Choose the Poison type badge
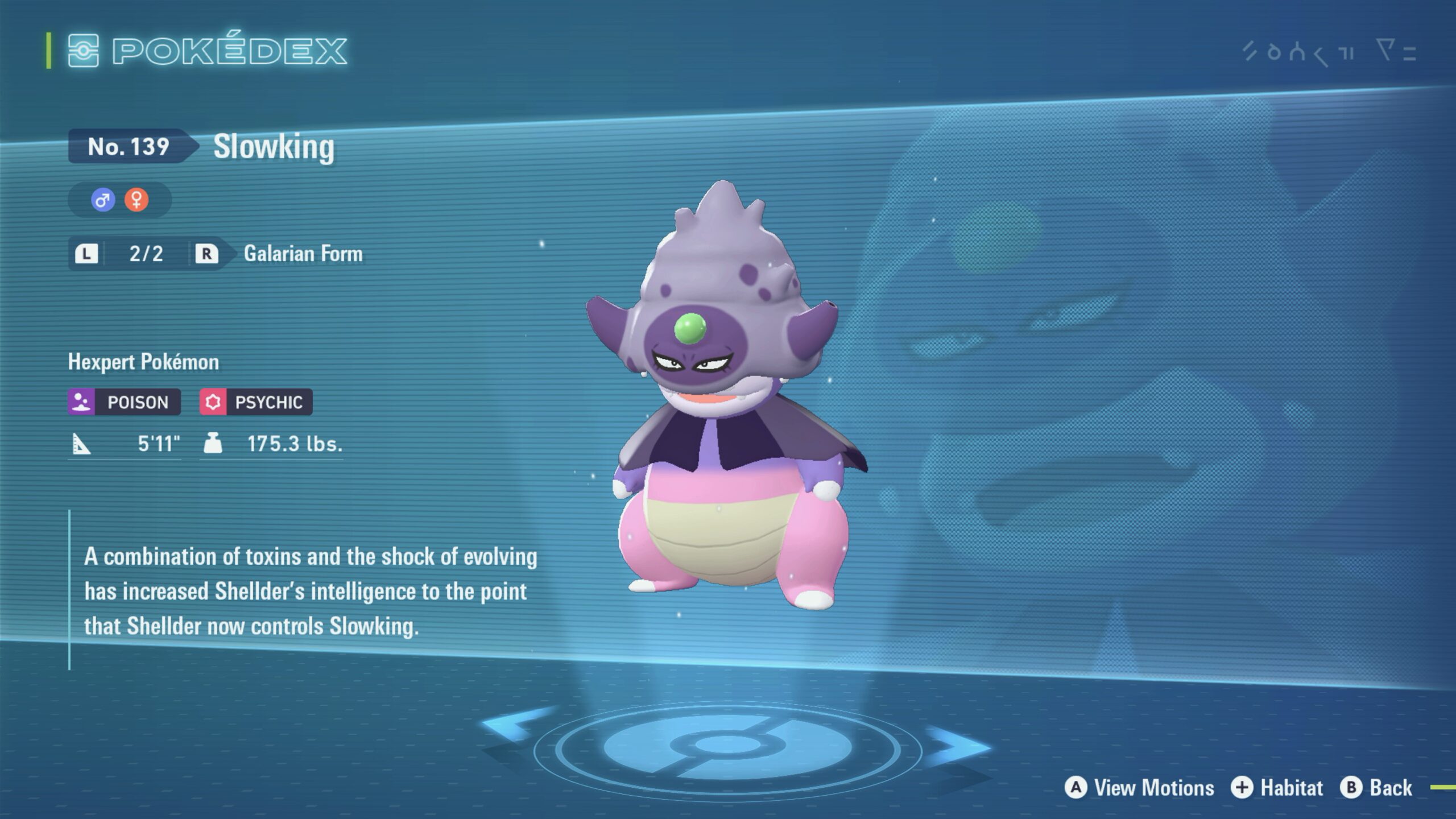Viewport: 1456px width, 819px height. pyautogui.click(x=125, y=402)
